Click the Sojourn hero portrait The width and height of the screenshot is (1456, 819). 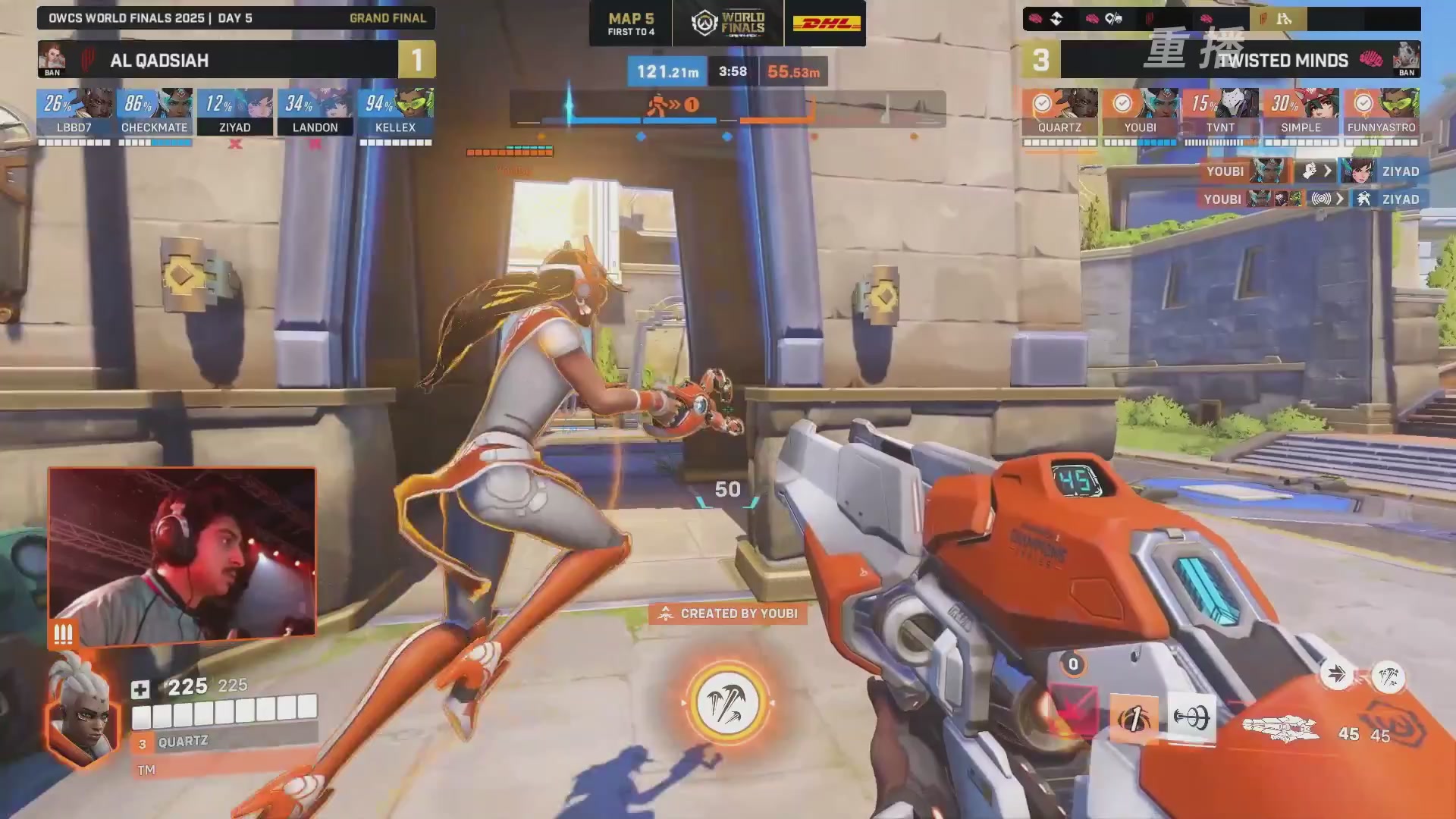pos(83,711)
